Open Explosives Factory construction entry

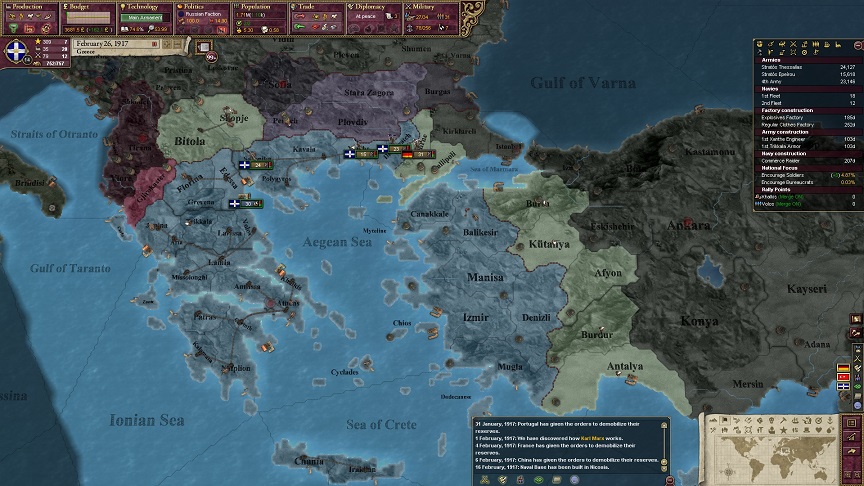coord(788,117)
